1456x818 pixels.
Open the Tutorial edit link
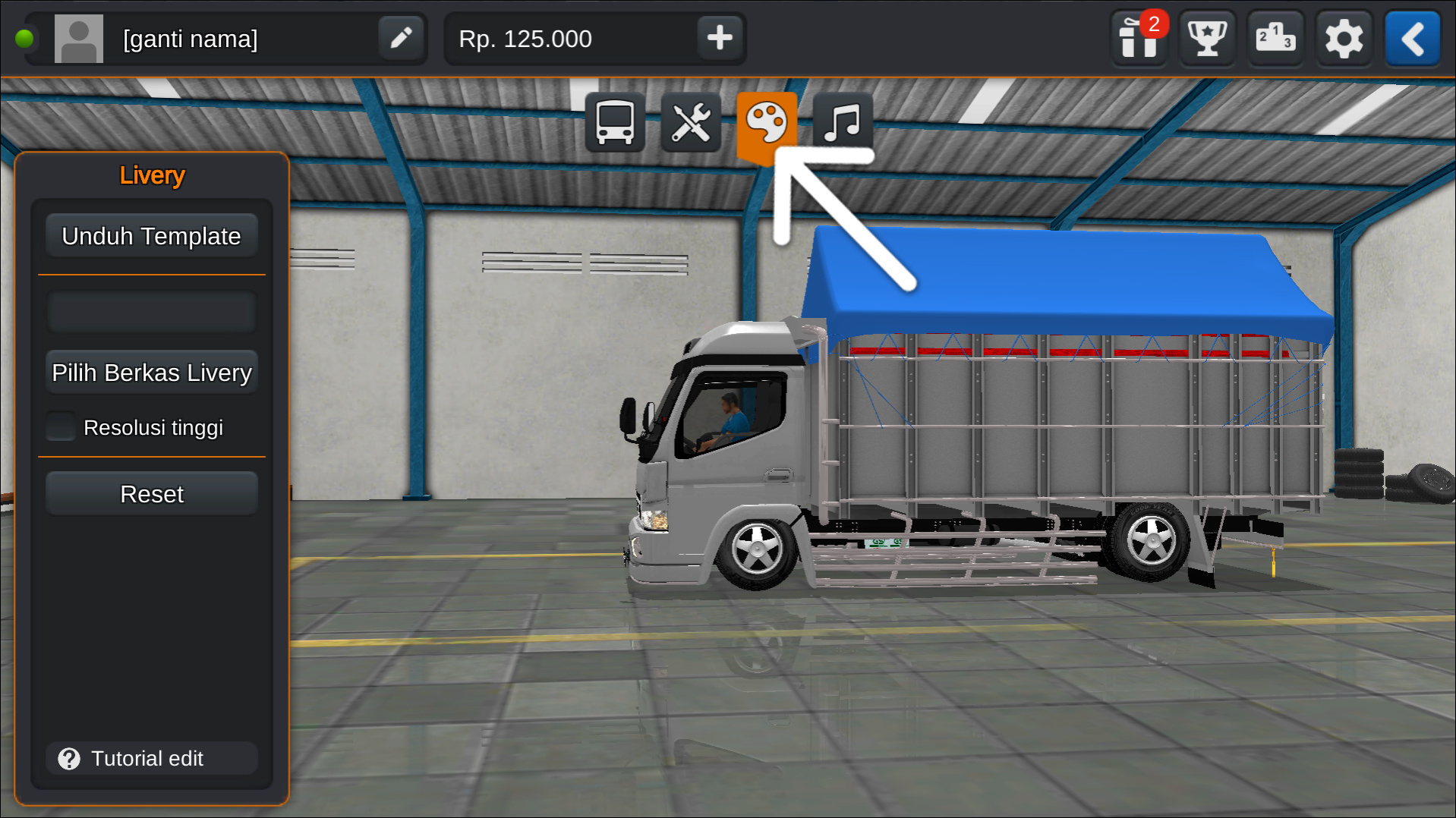tap(148, 758)
